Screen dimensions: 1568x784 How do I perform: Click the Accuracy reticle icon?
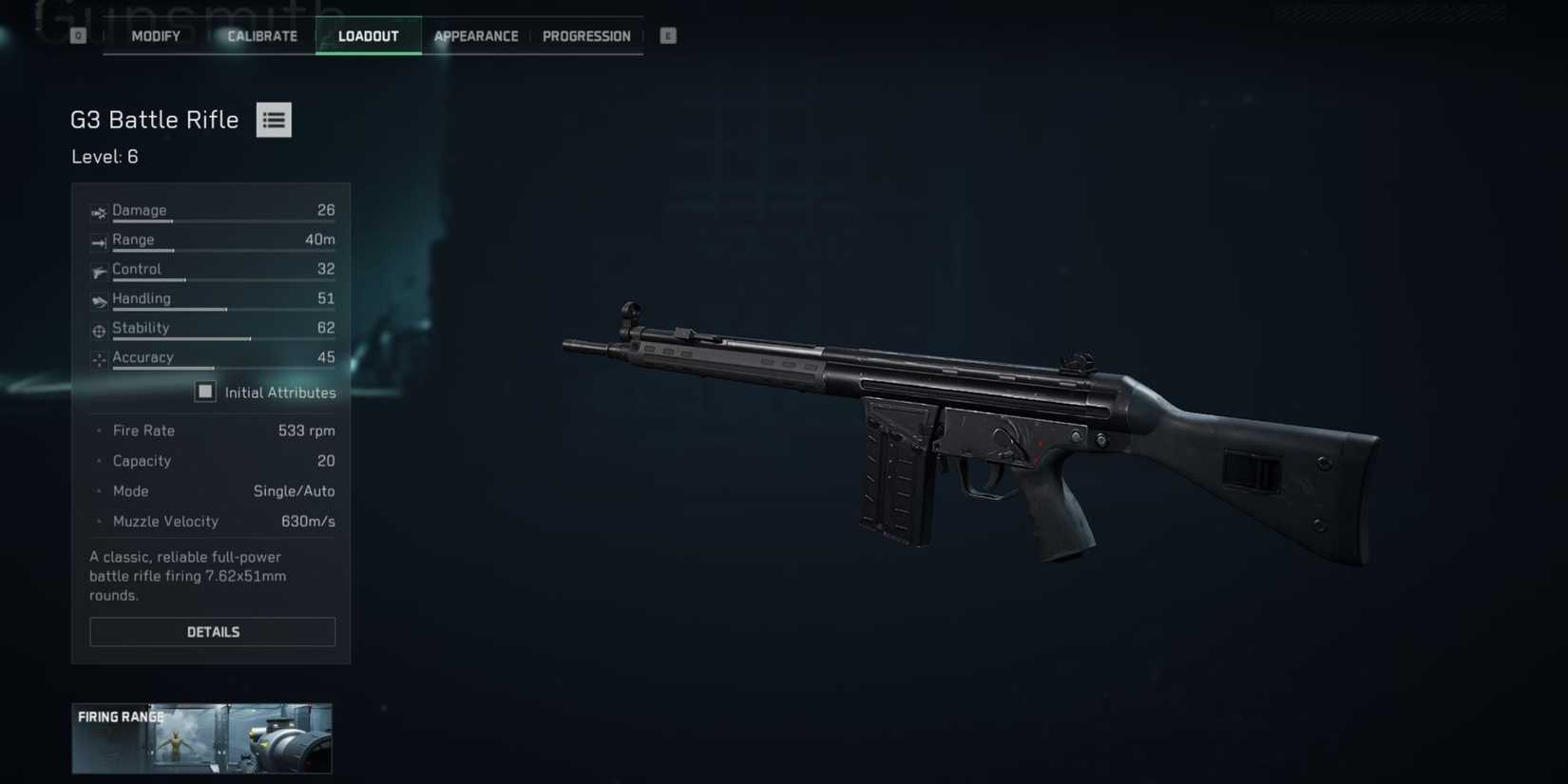pos(99,360)
